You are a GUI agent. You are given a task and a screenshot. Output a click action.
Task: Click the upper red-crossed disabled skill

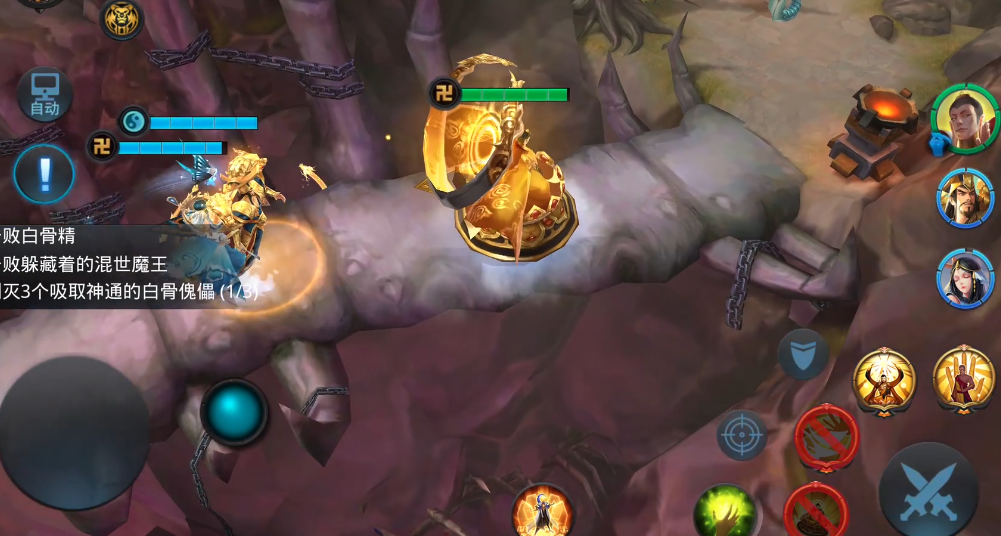coord(826,435)
